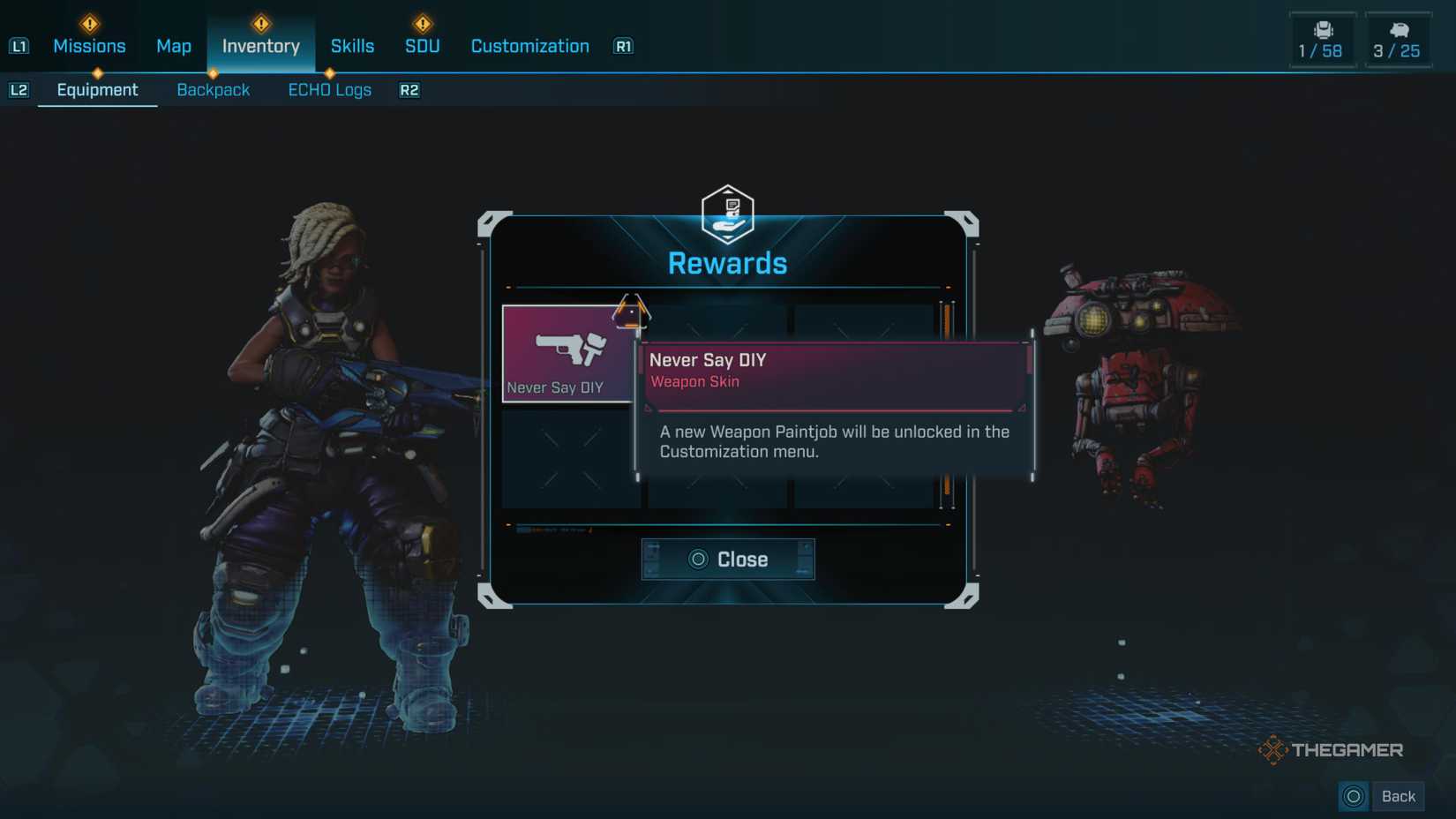Switch to the Map tab
This screenshot has height=819, width=1456.
pos(174,46)
